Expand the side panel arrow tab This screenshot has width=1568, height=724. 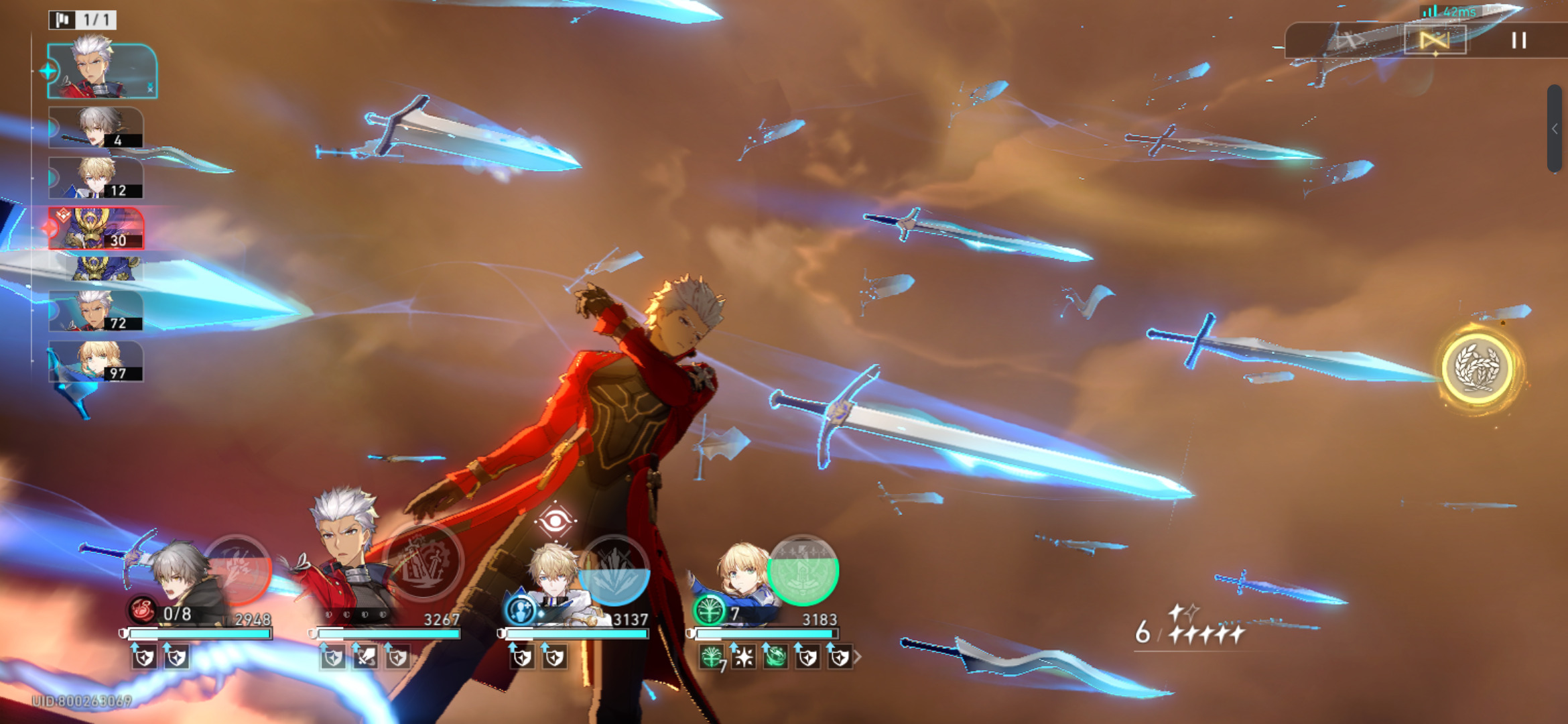1555,129
